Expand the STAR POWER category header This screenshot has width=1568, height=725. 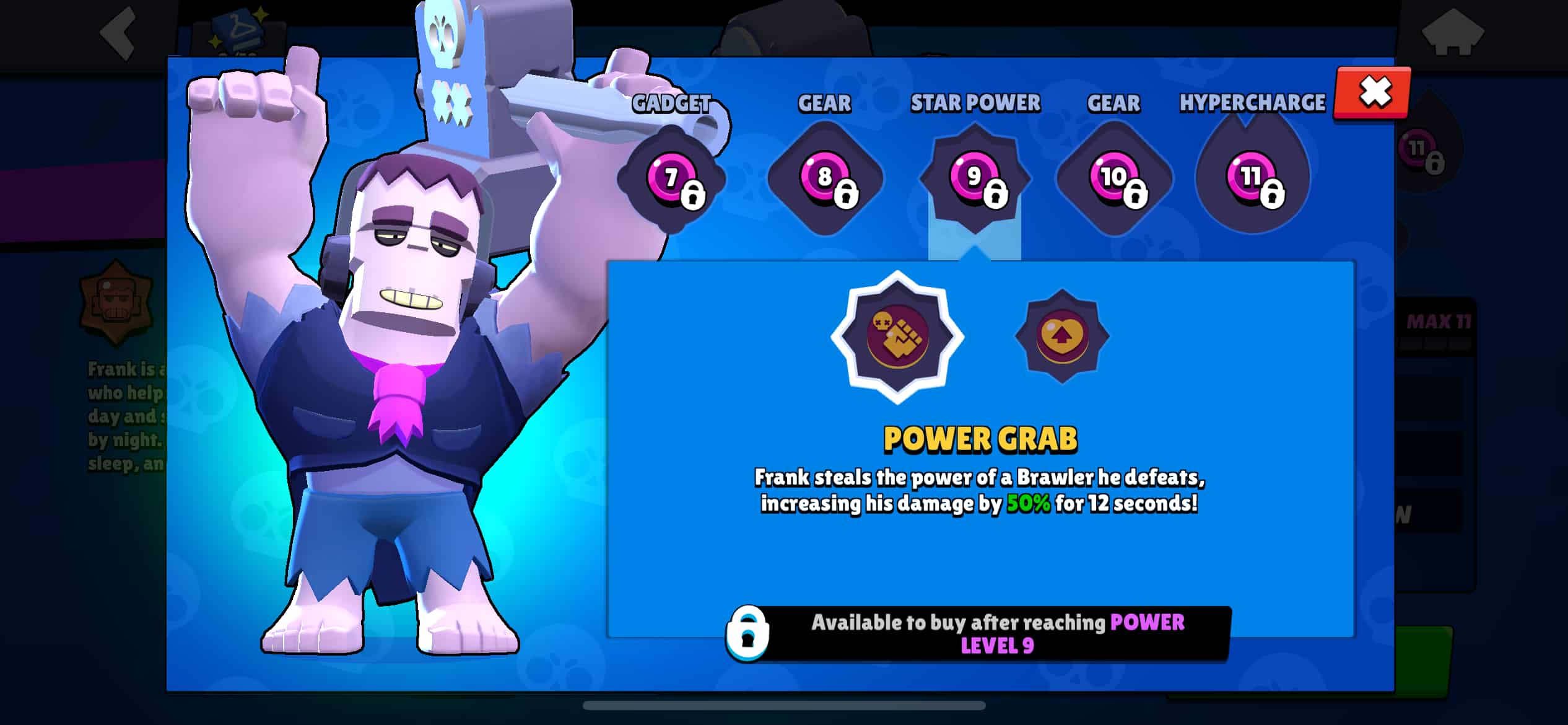pos(975,102)
